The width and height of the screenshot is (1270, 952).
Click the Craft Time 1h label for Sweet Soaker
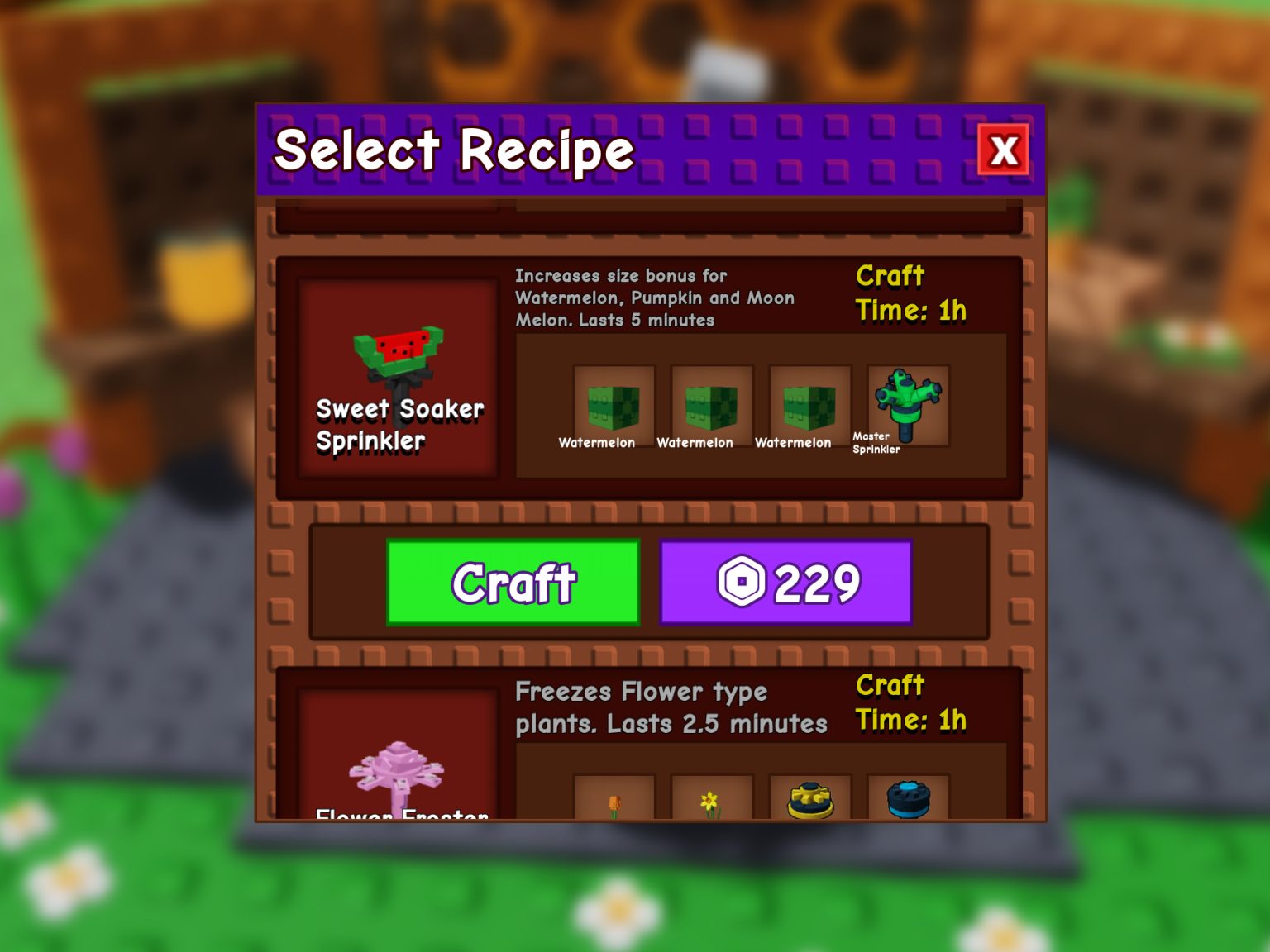tap(910, 293)
